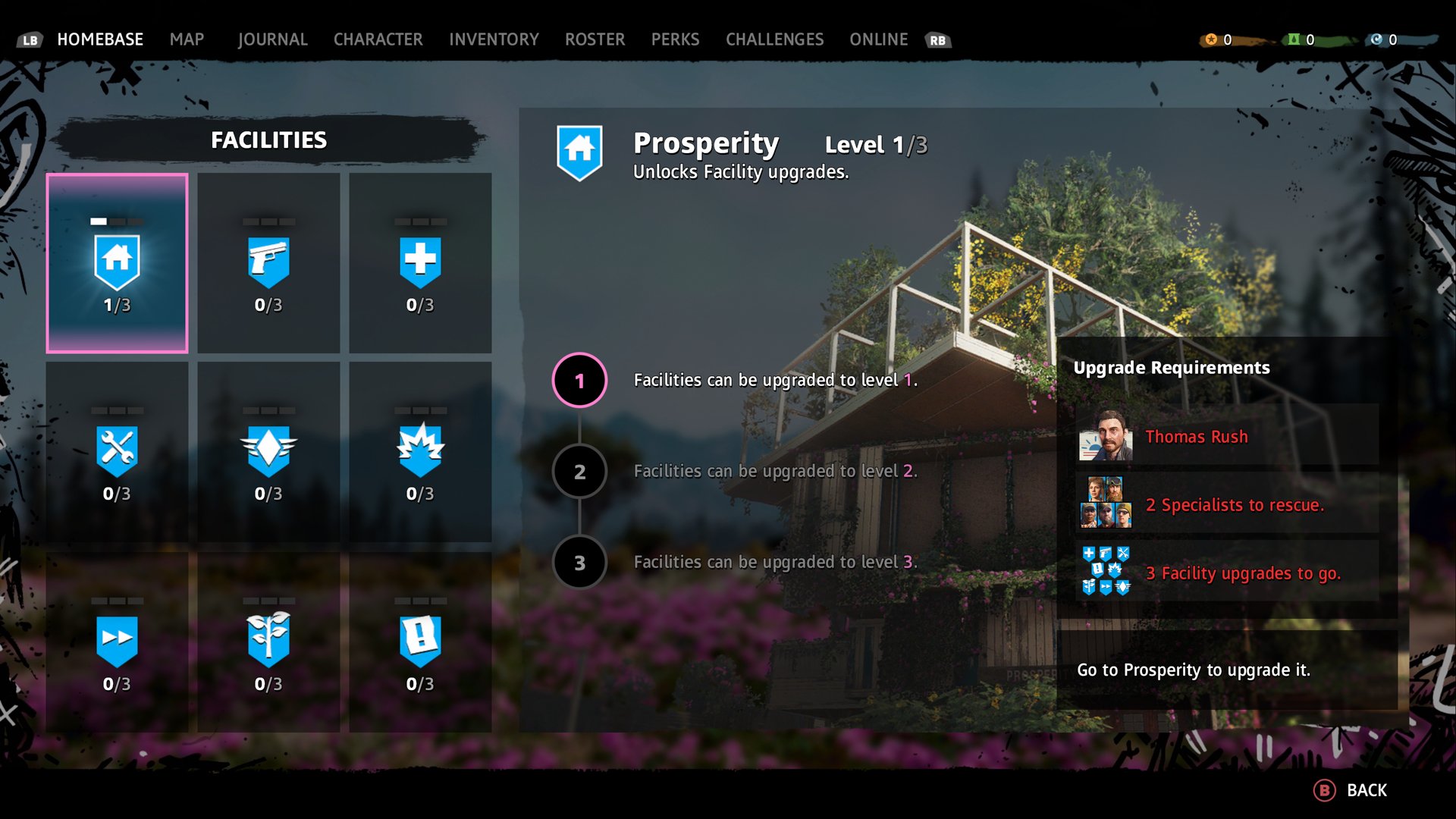Select the medical cross facility tile

click(420, 263)
